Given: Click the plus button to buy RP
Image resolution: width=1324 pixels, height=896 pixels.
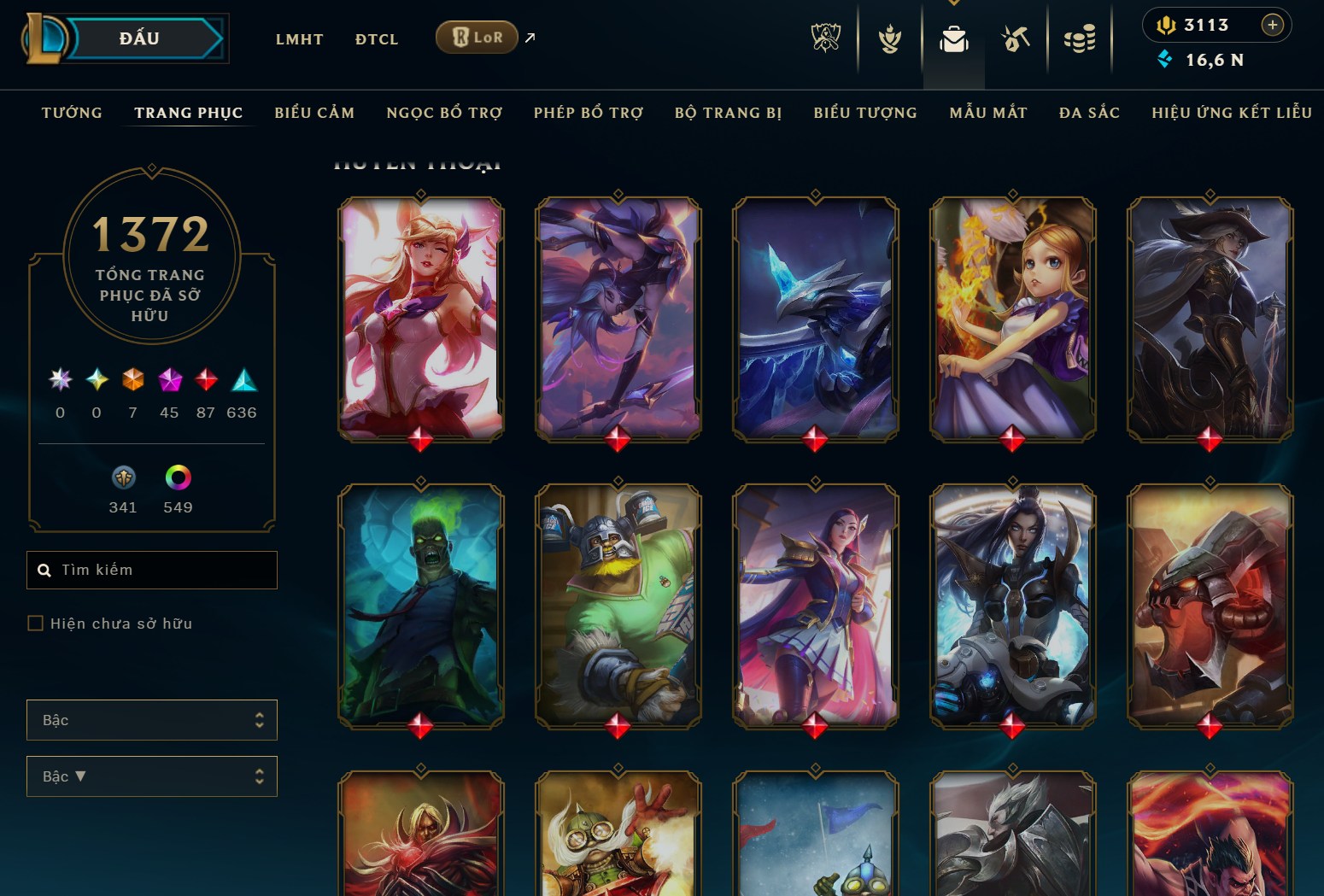Looking at the screenshot, I should point(1274,25).
